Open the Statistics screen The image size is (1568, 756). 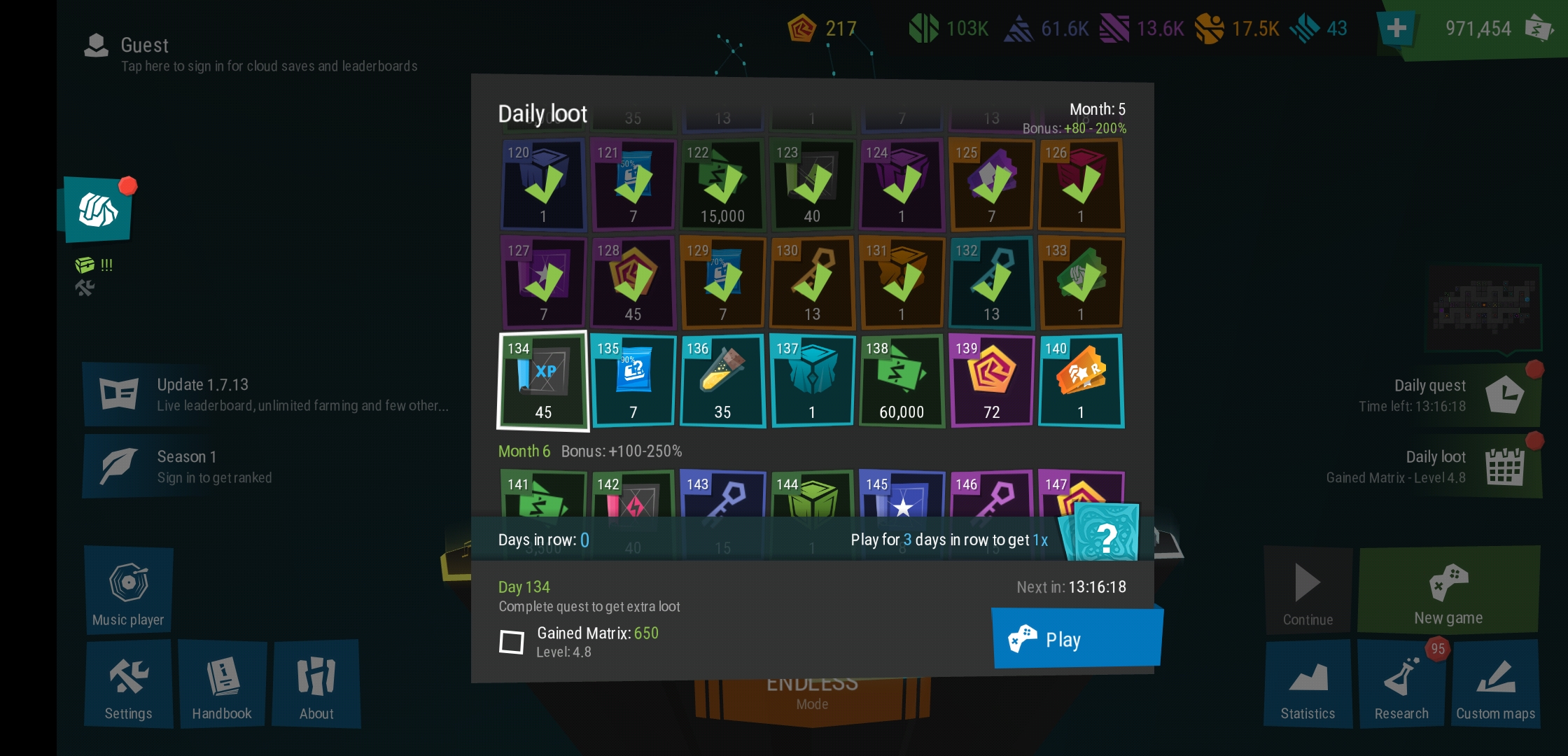[1308, 685]
